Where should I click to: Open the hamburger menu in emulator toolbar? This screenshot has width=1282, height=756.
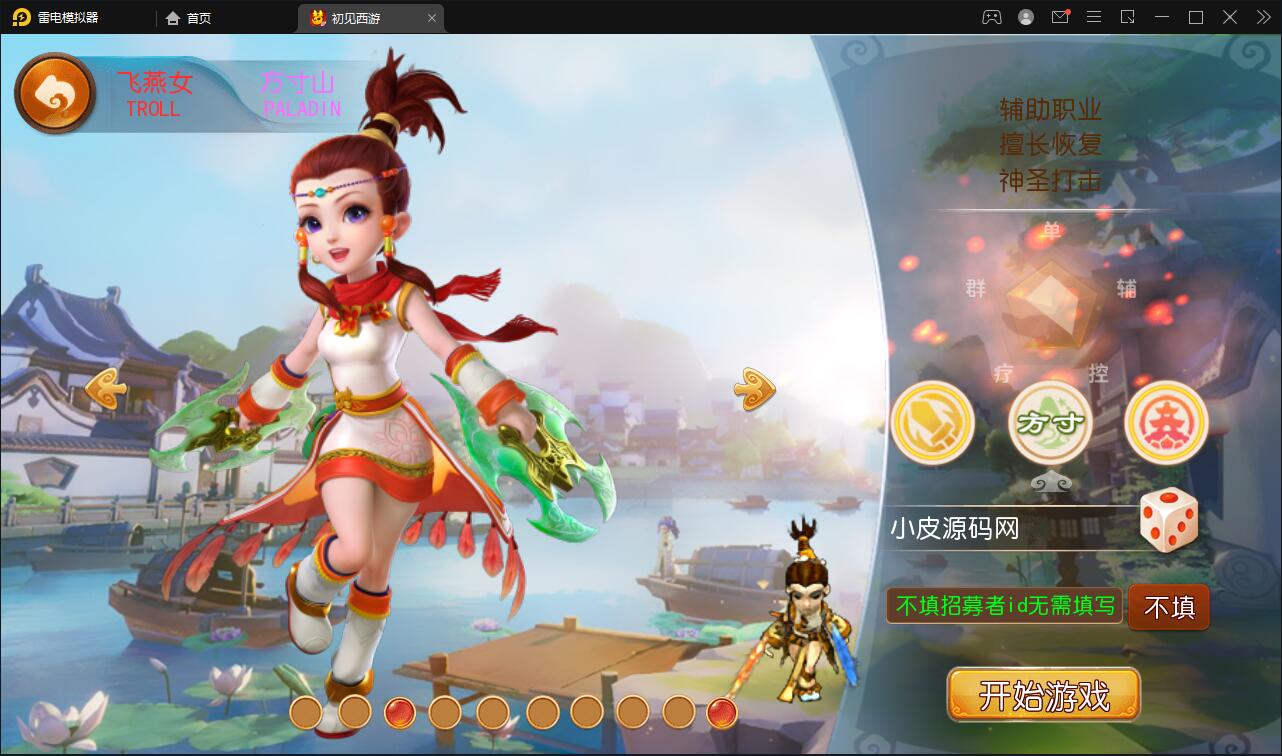click(x=1094, y=17)
